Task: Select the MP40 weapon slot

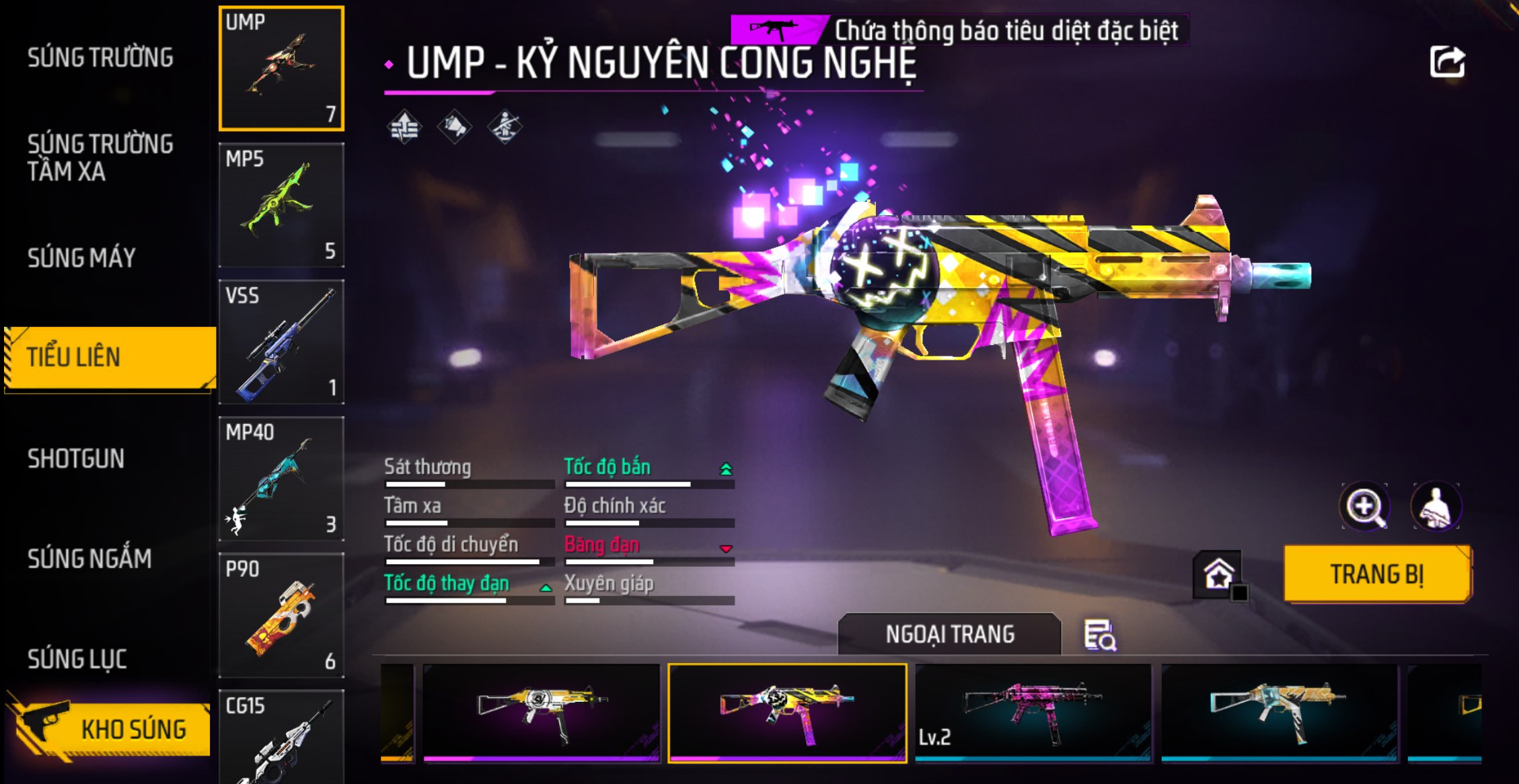Action: (281, 479)
